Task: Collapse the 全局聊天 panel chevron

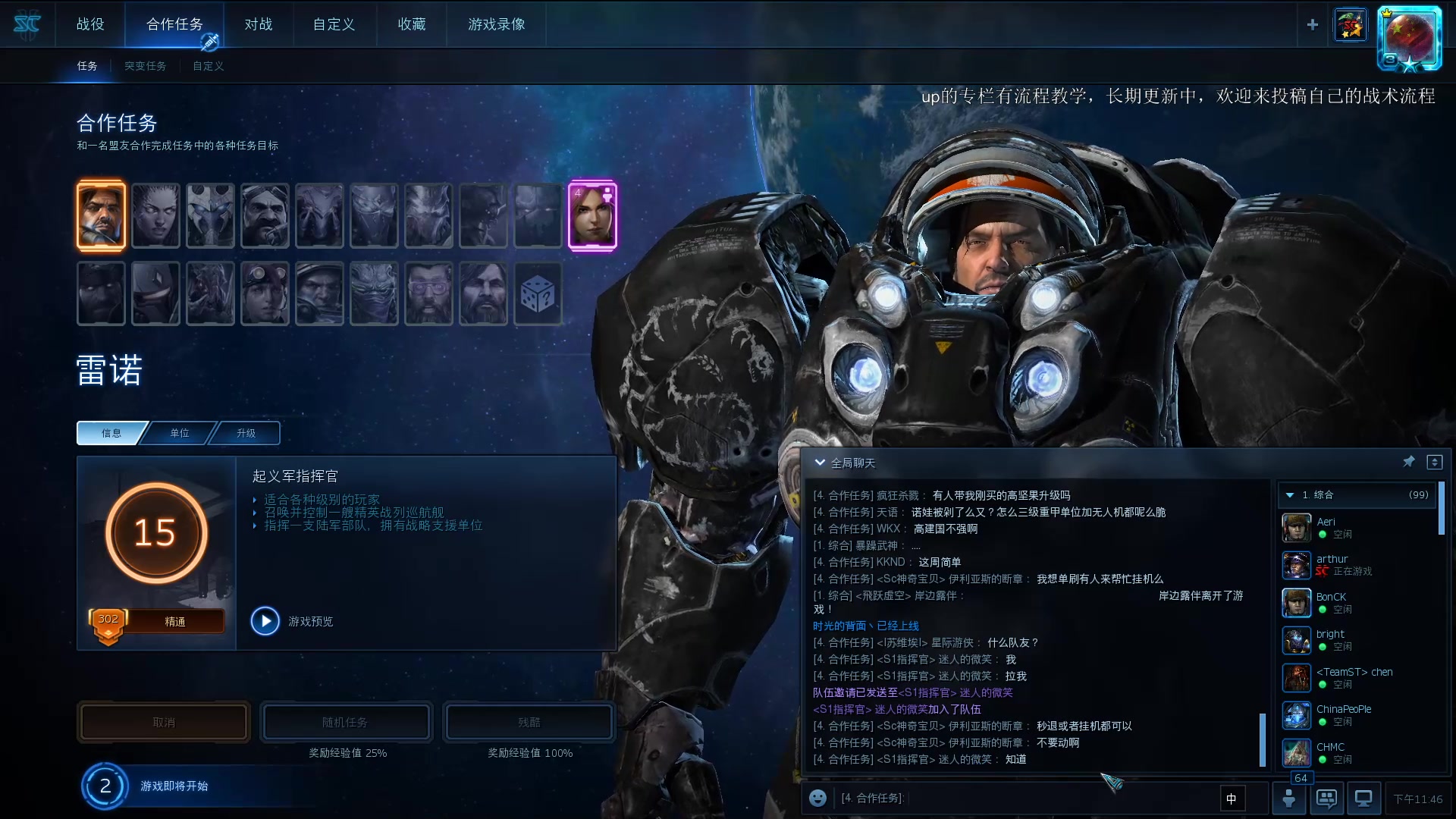Action: point(819,461)
